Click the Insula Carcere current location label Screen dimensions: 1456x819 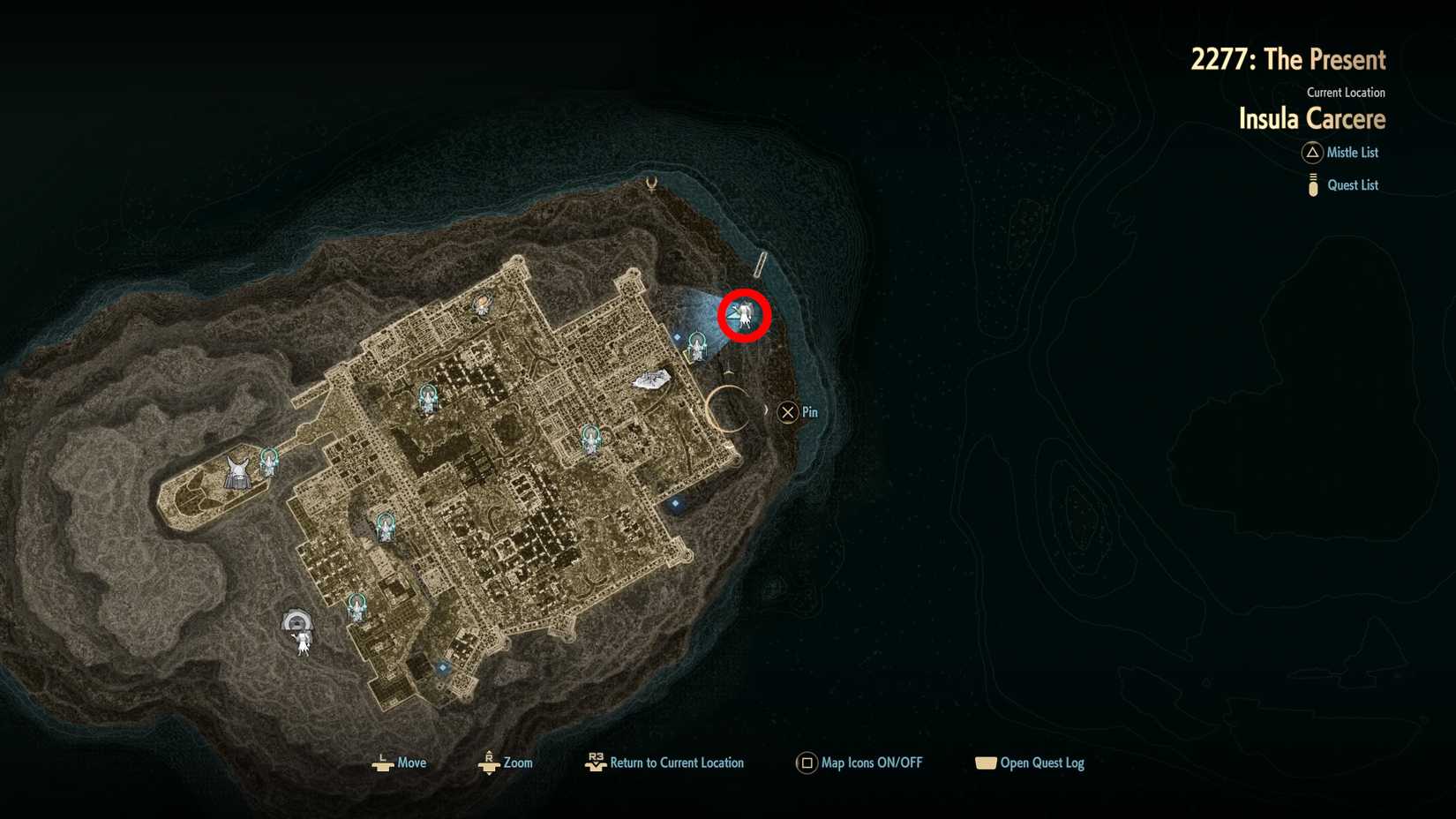pyautogui.click(x=1311, y=118)
